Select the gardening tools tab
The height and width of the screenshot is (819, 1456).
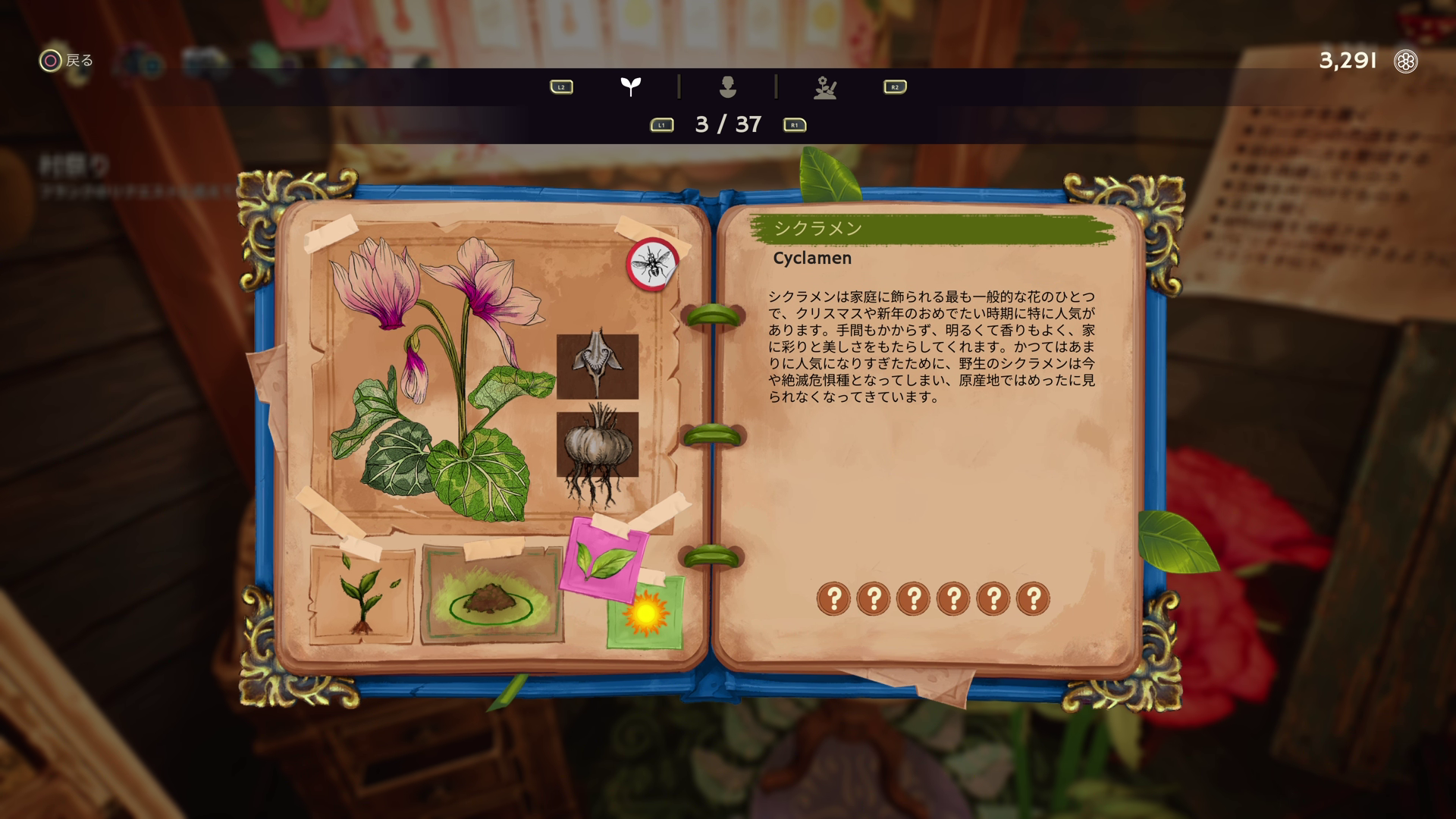[825, 87]
